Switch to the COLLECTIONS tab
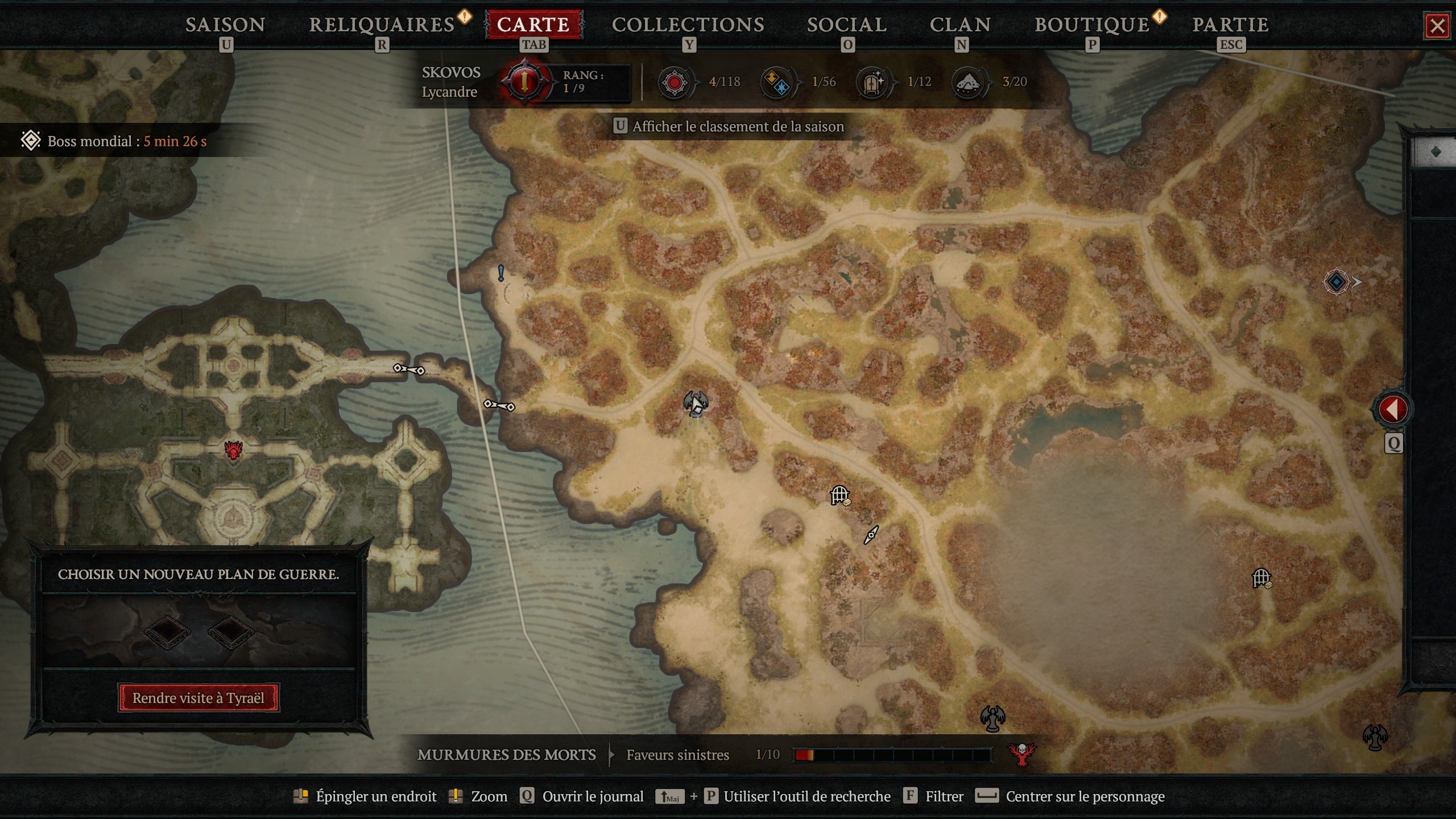The image size is (1456, 819). pos(688,24)
